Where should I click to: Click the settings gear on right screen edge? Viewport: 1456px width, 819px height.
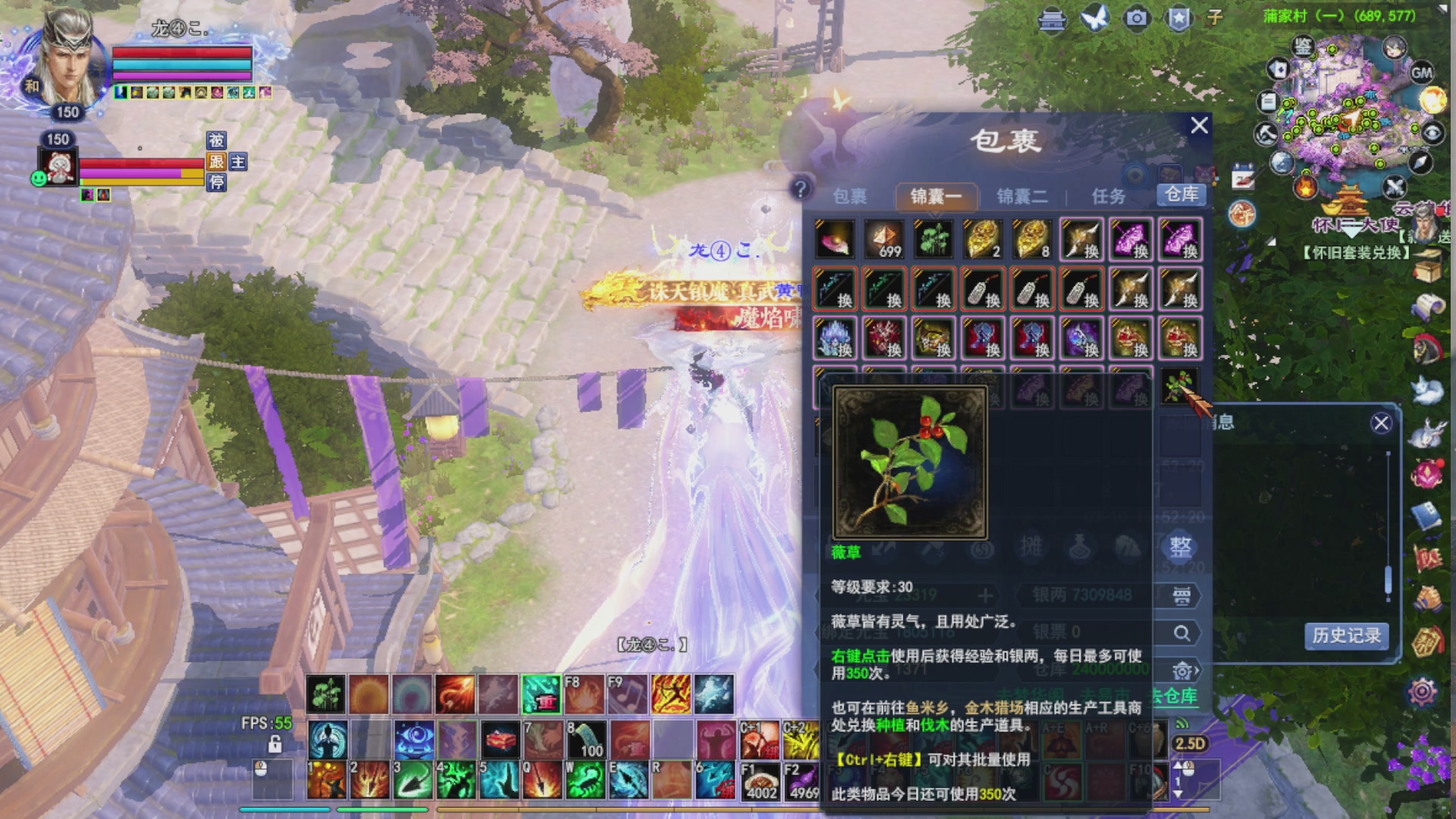(x=1422, y=691)
